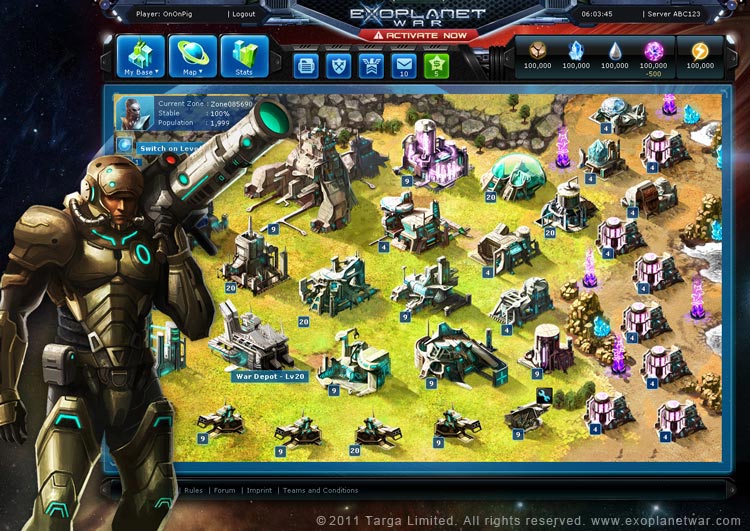Open the crossed-swords shield icon
Screen dimensions: 750x531
339,65
